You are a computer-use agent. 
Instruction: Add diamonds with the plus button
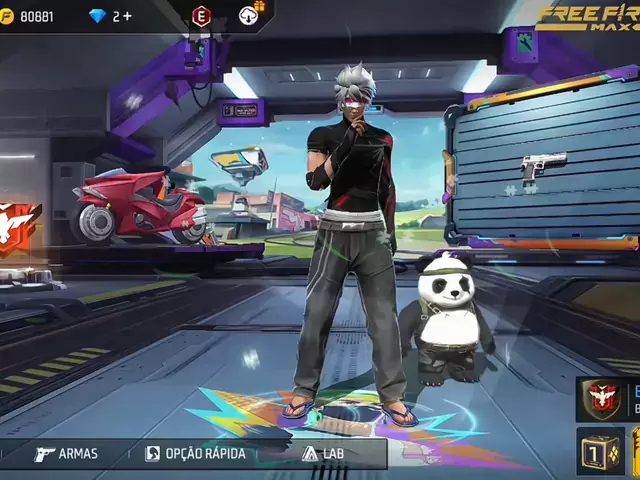point(128,16)
